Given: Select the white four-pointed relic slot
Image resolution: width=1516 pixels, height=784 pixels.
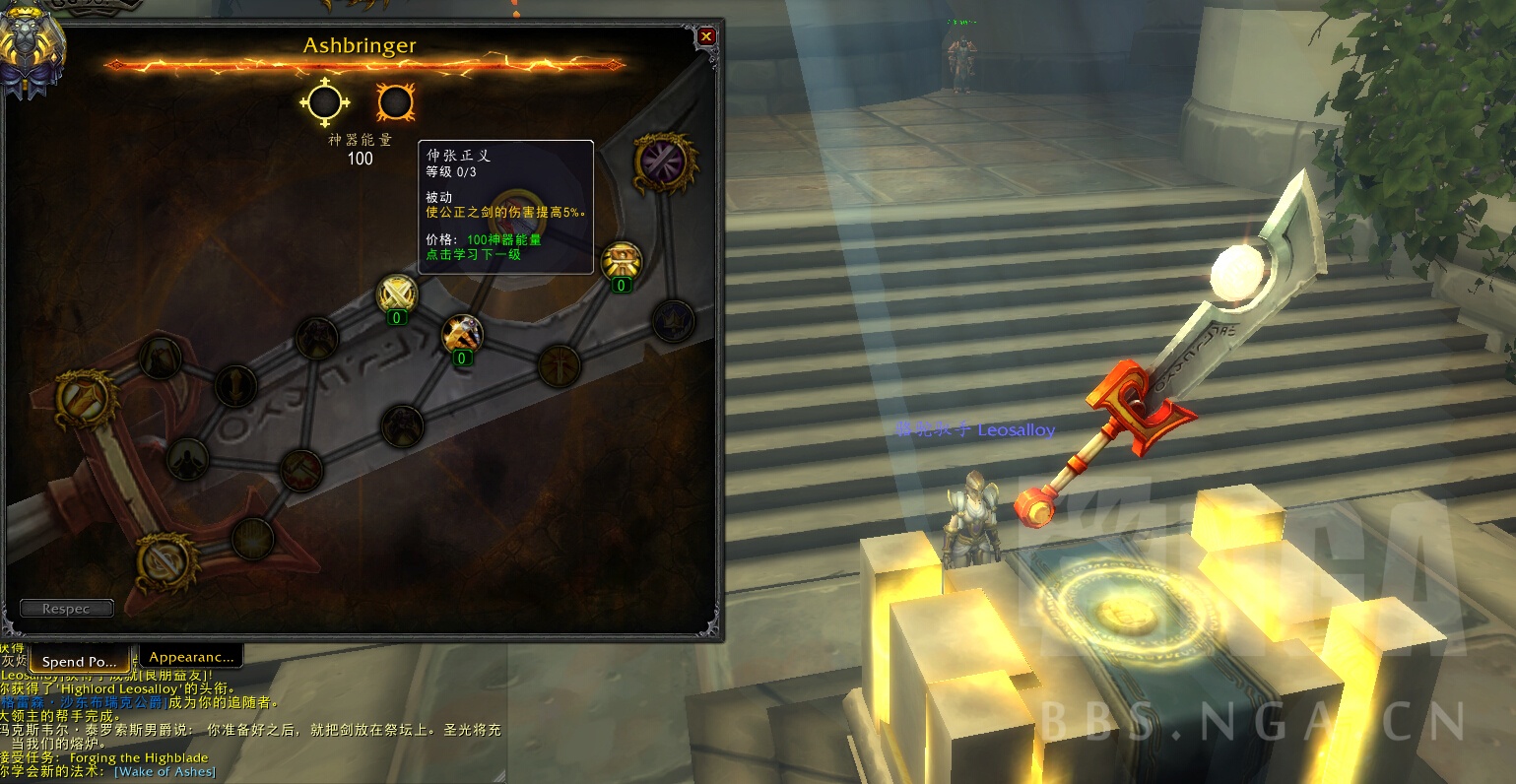Looking at the screenshot, I should tap(325, 102).
